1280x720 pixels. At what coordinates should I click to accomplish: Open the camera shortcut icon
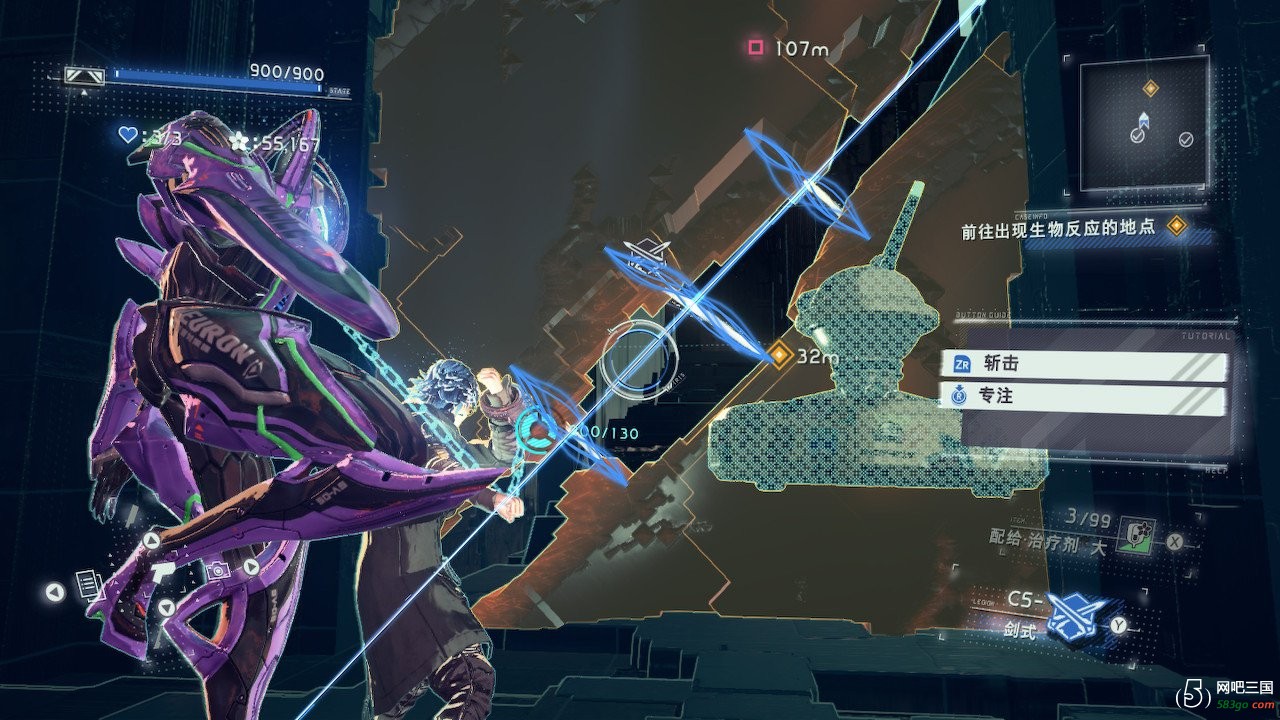[x=217, y=570]
